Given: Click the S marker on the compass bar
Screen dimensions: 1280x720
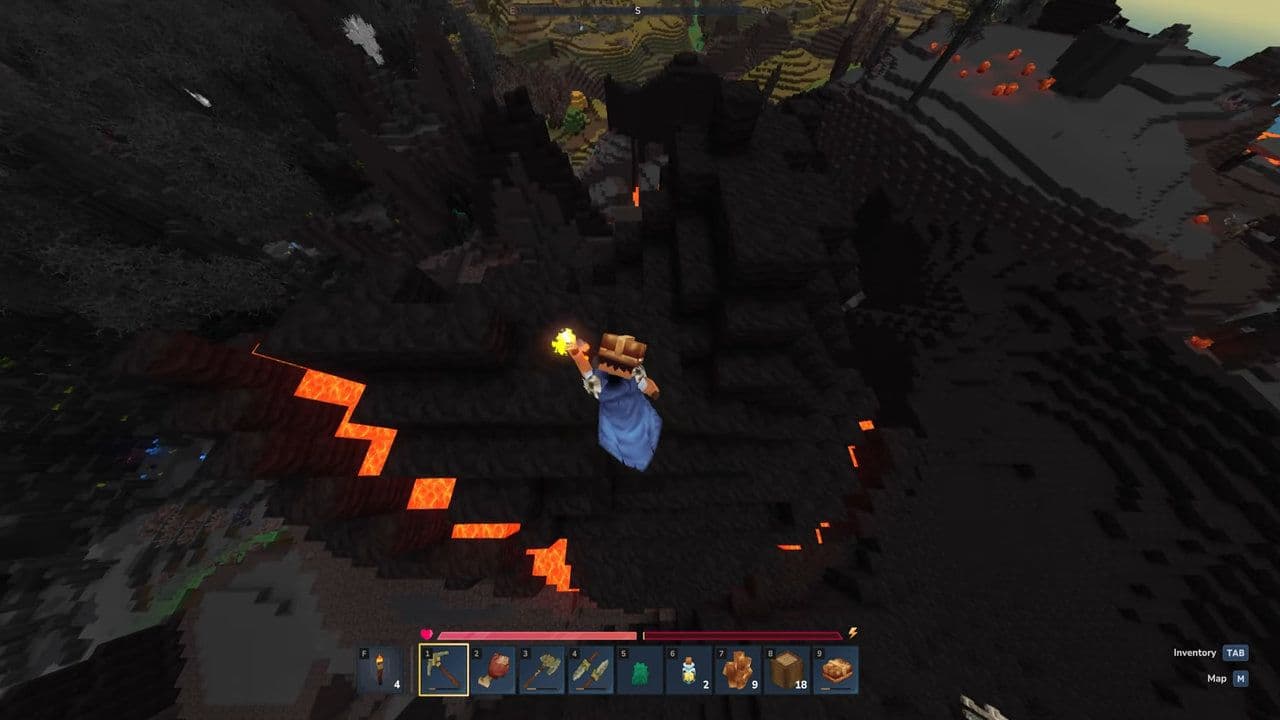Looking at the screenshot, I should 640,10.
